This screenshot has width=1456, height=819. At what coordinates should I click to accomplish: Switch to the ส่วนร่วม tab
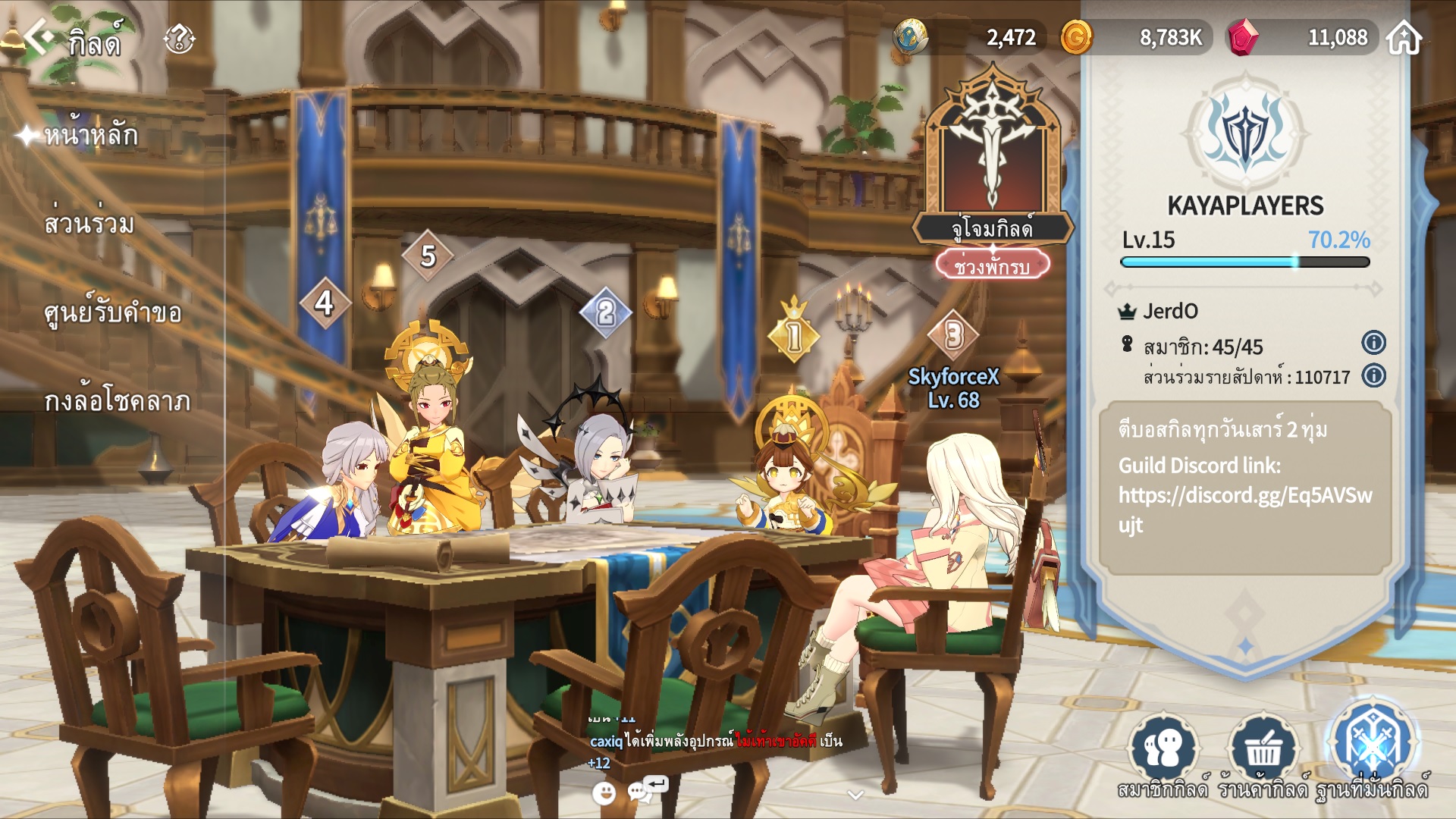[89, 224]
